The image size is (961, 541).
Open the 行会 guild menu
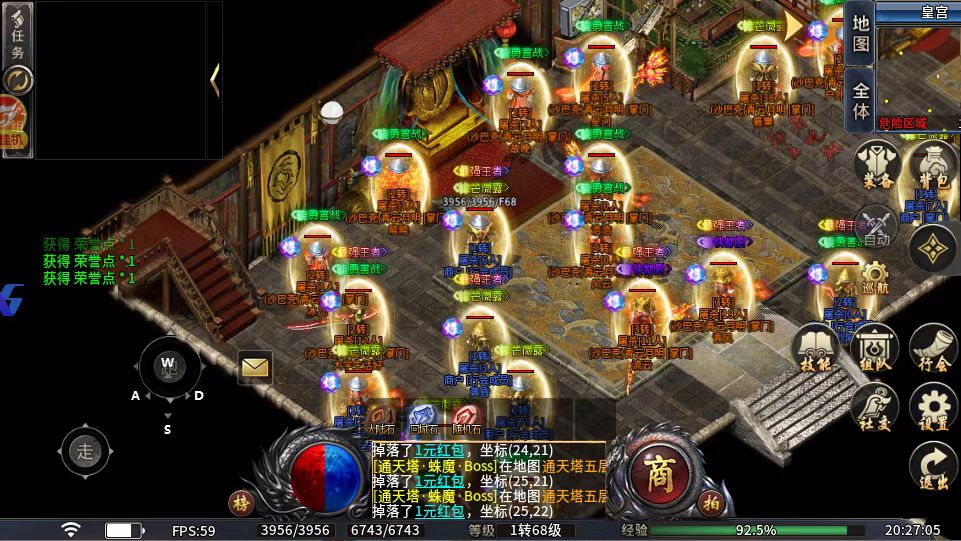[x=933, y=349]
